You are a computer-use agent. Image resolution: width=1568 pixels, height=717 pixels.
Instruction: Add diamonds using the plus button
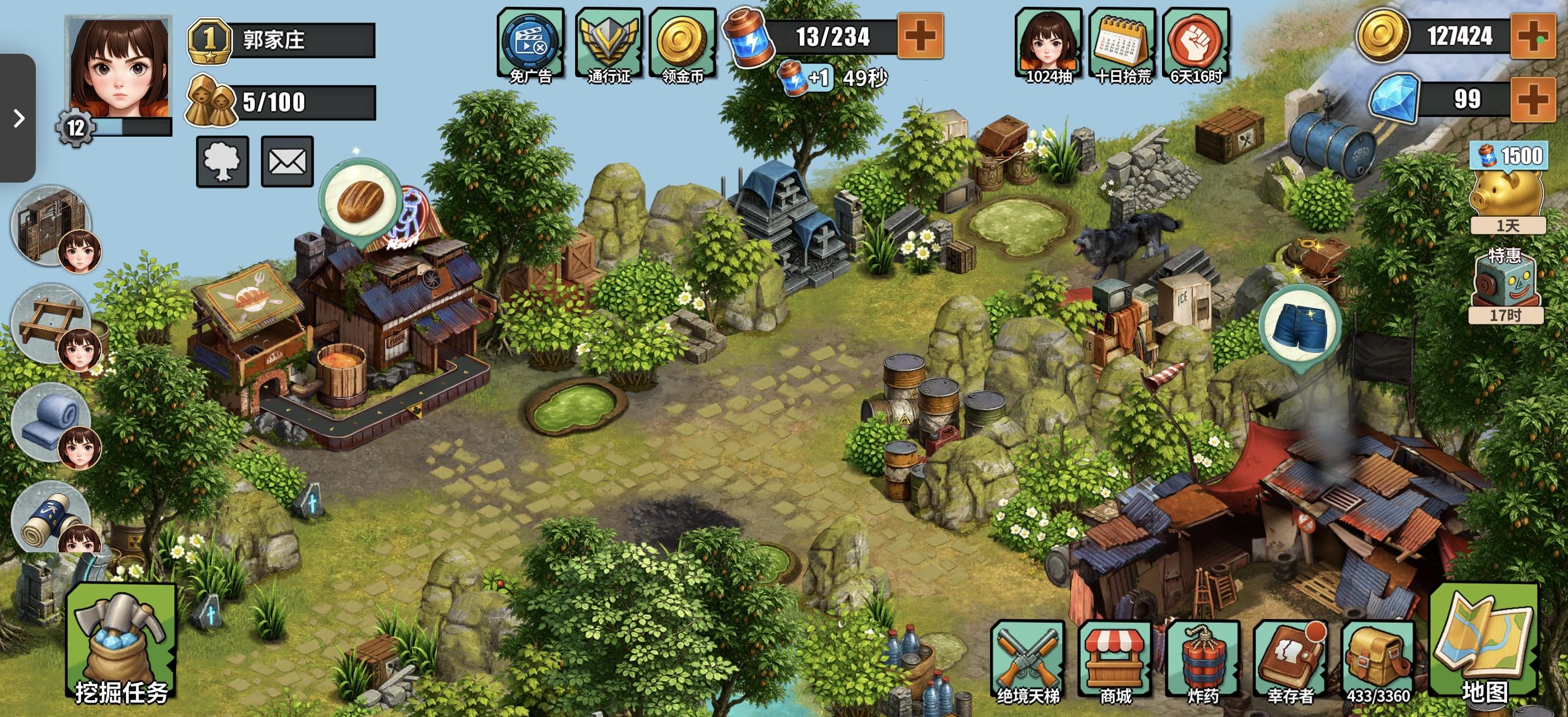[x=1533, y=99]
